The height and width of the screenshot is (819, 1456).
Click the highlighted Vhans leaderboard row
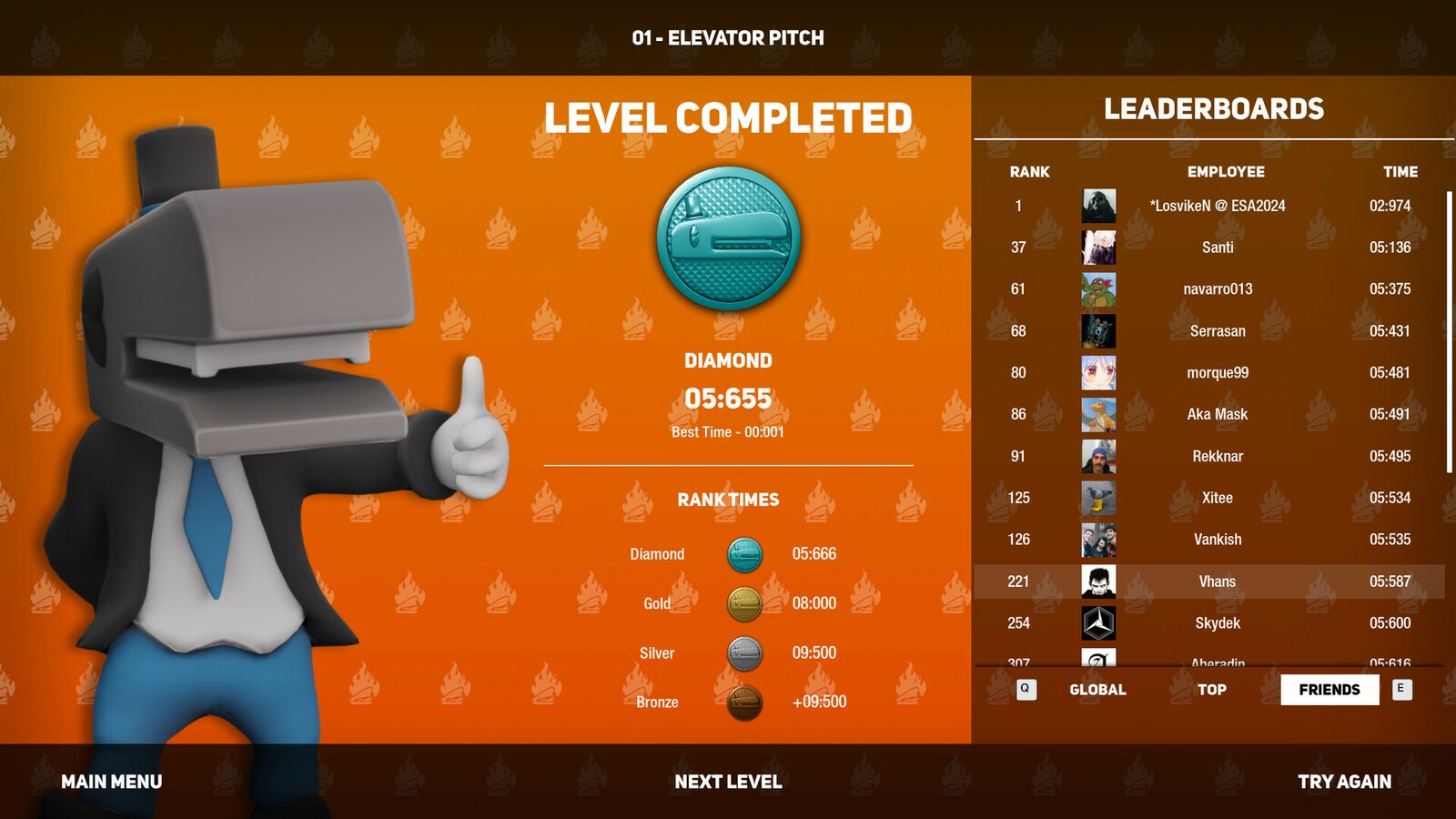coord(1217,581)
